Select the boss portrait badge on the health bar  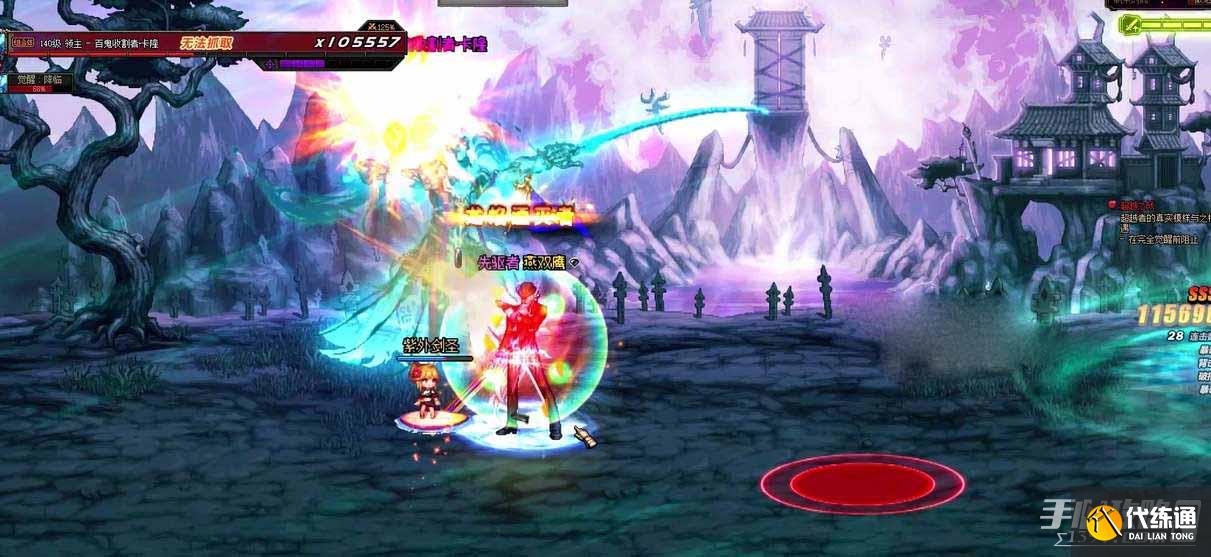[21, 43]
